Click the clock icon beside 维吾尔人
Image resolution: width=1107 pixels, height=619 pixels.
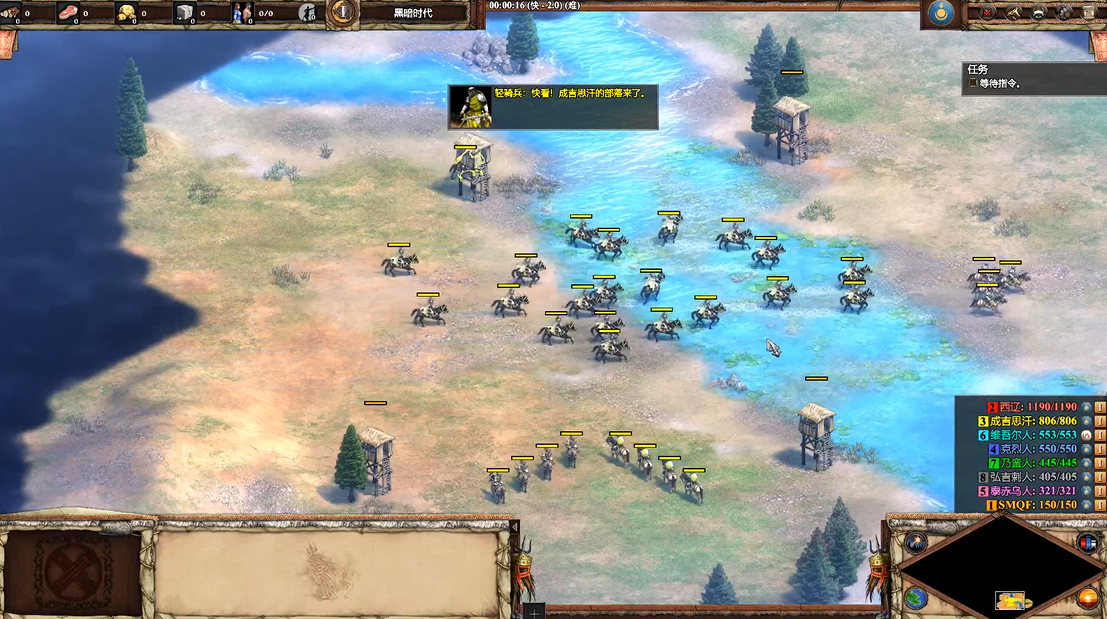click(x=1085, y=435)
